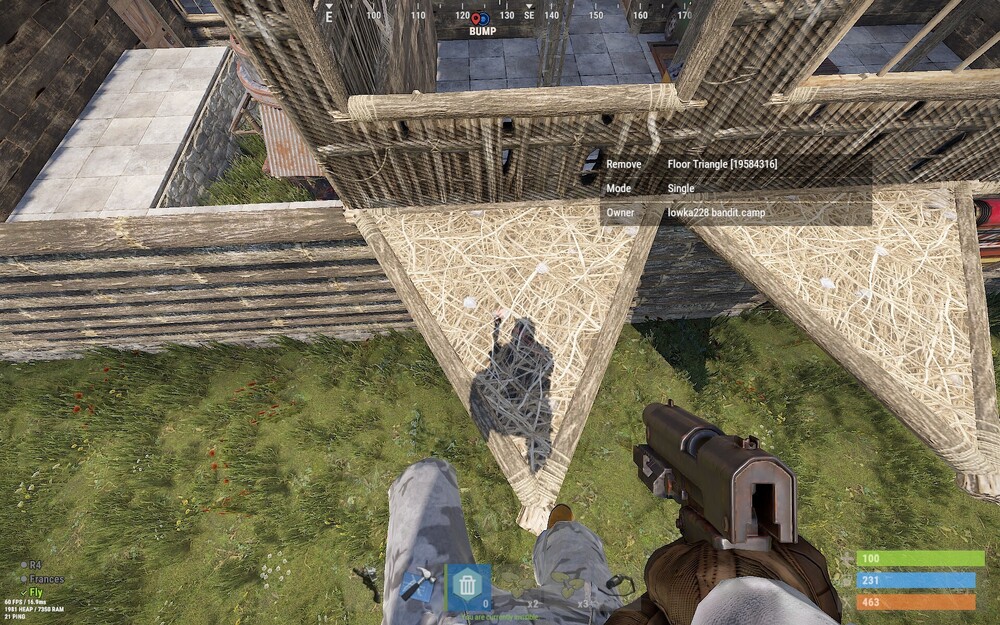Select the hammer and blueprint hotbar slot
This screenshot has width=1000, height=625.
point(416,587)
